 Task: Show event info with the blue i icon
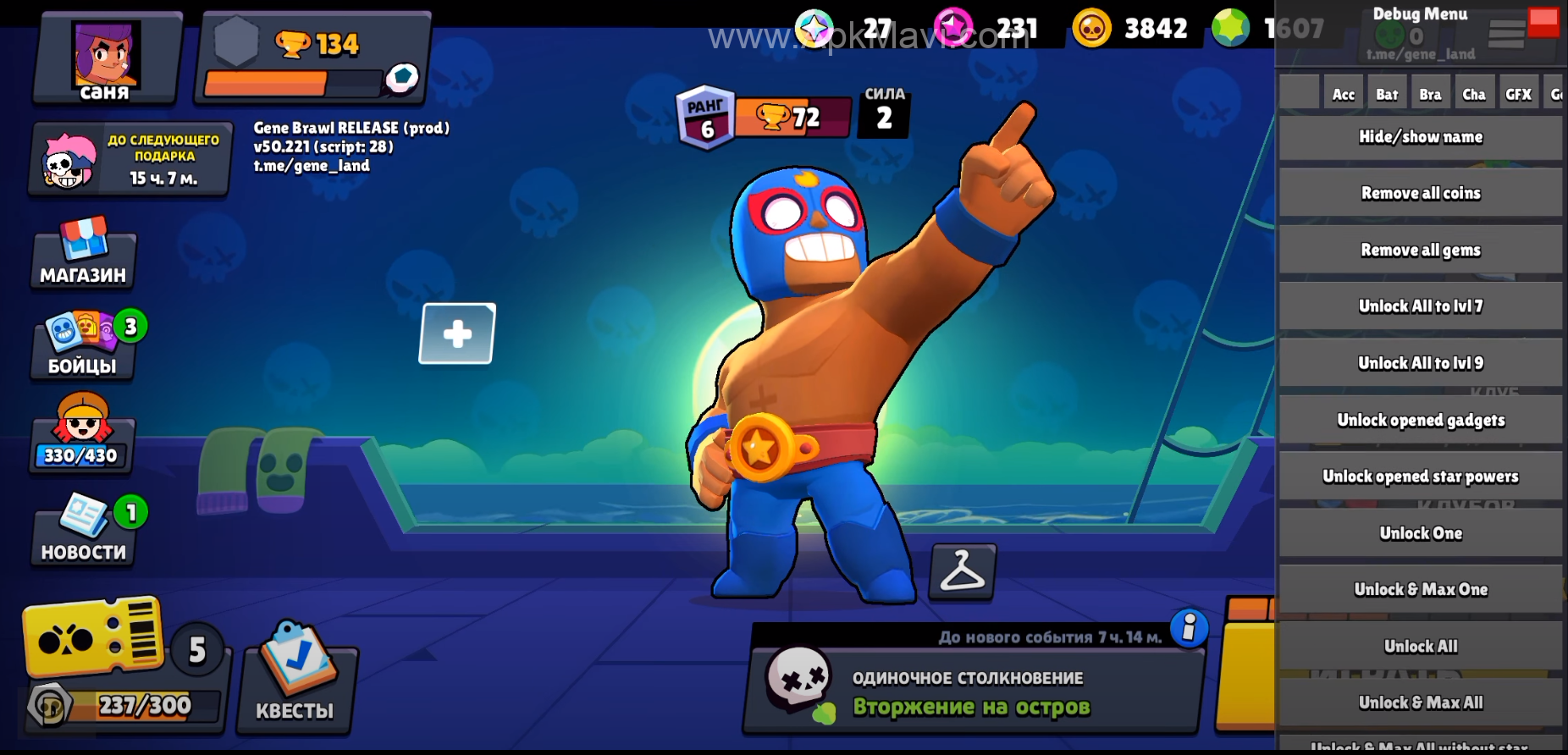click(1189, 627)
